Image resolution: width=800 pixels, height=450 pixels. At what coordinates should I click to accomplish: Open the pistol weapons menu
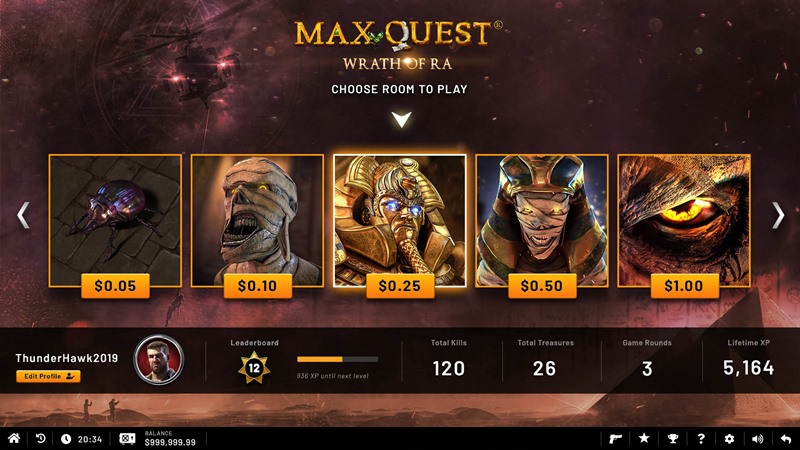pos(616,439)
